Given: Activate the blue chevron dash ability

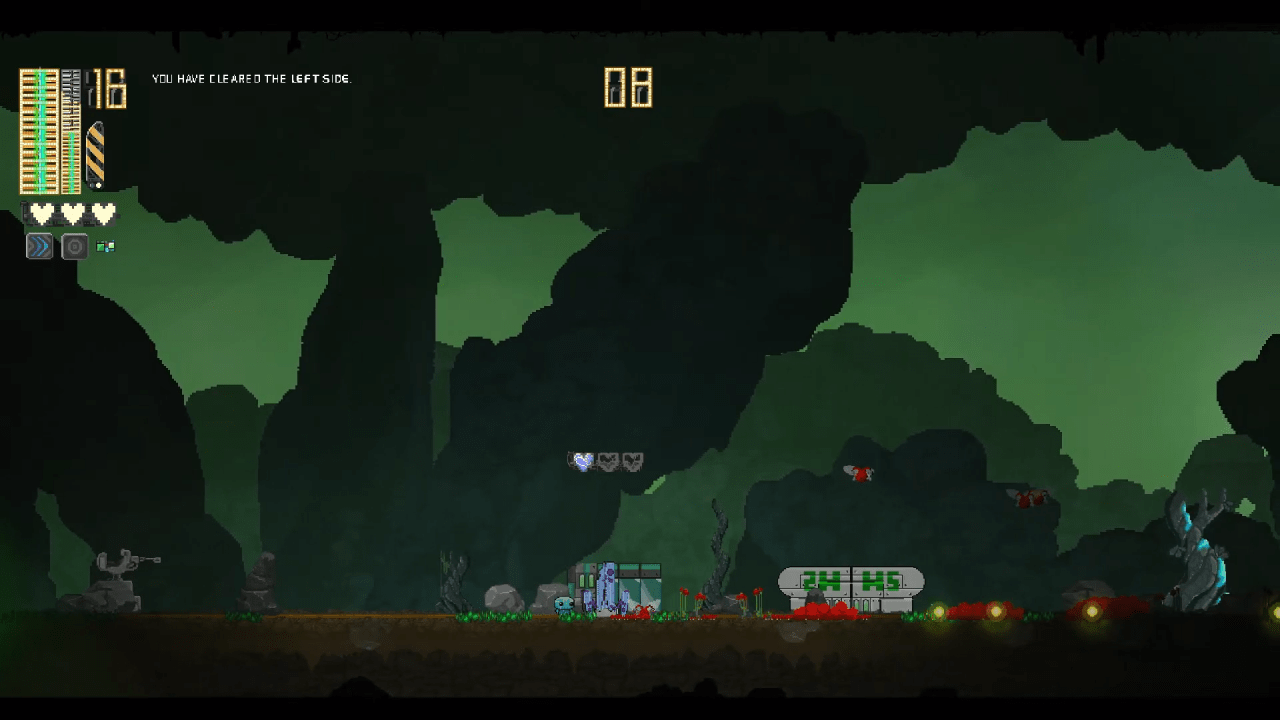Looking at the screenshot, I should [x=39, y=246].
